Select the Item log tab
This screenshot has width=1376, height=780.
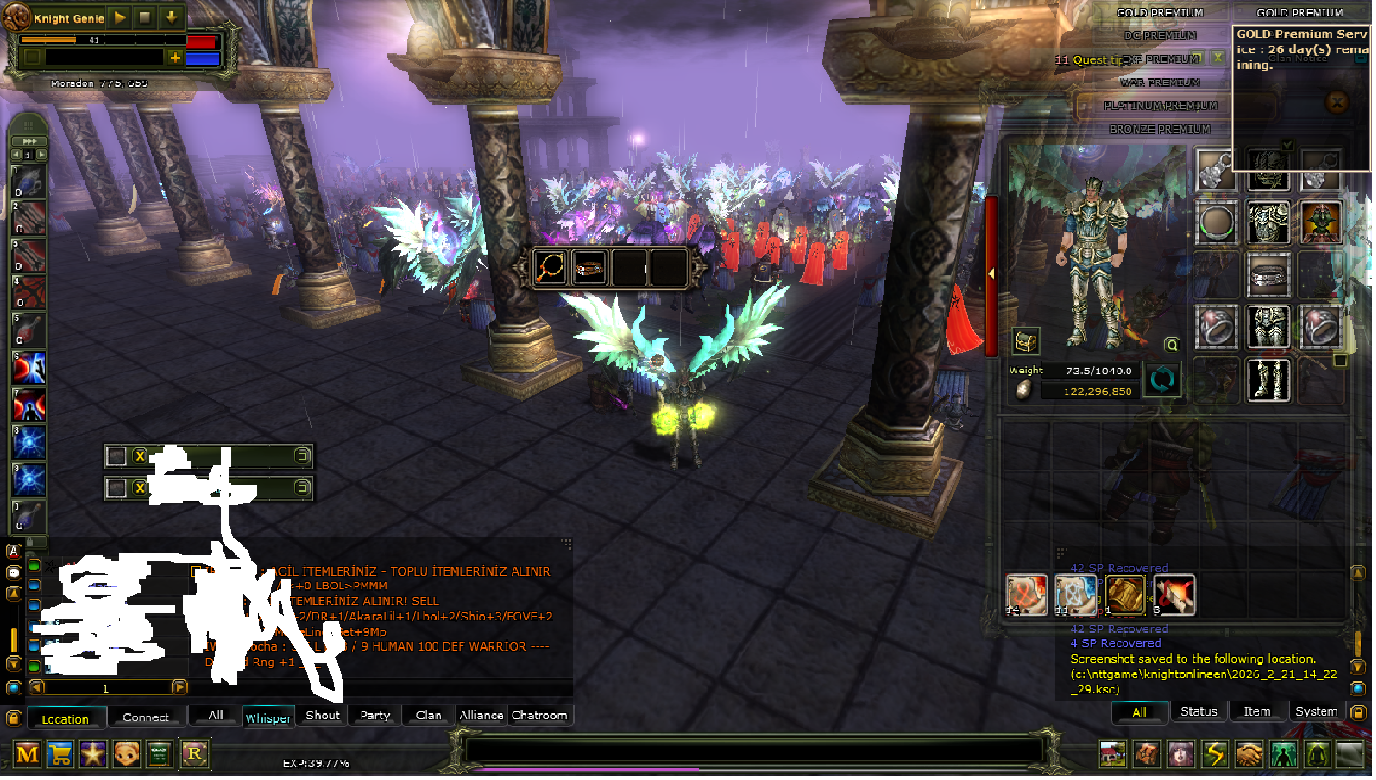point(1257,712)
